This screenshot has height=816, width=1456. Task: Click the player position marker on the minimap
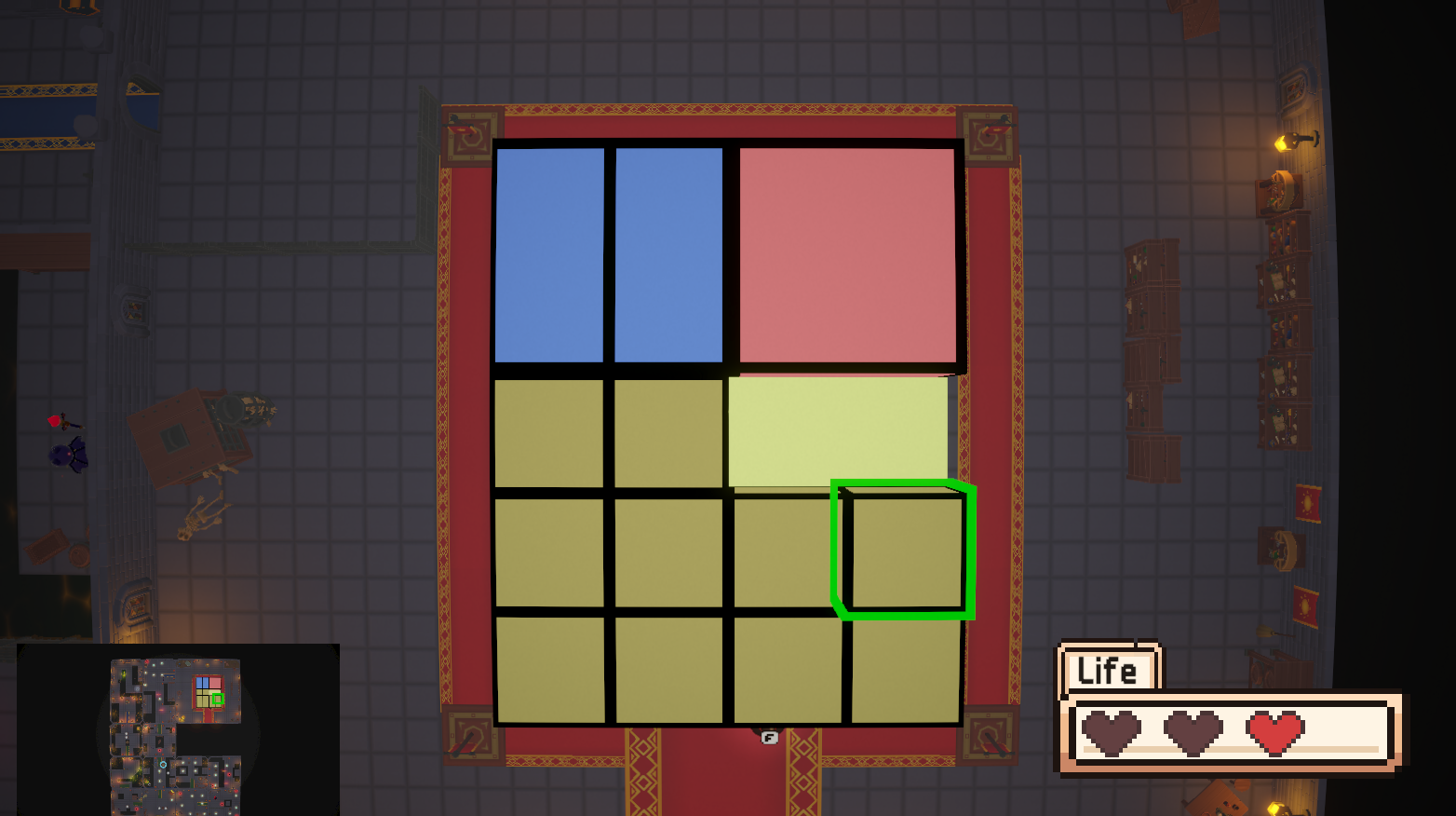tap(163, 765)
